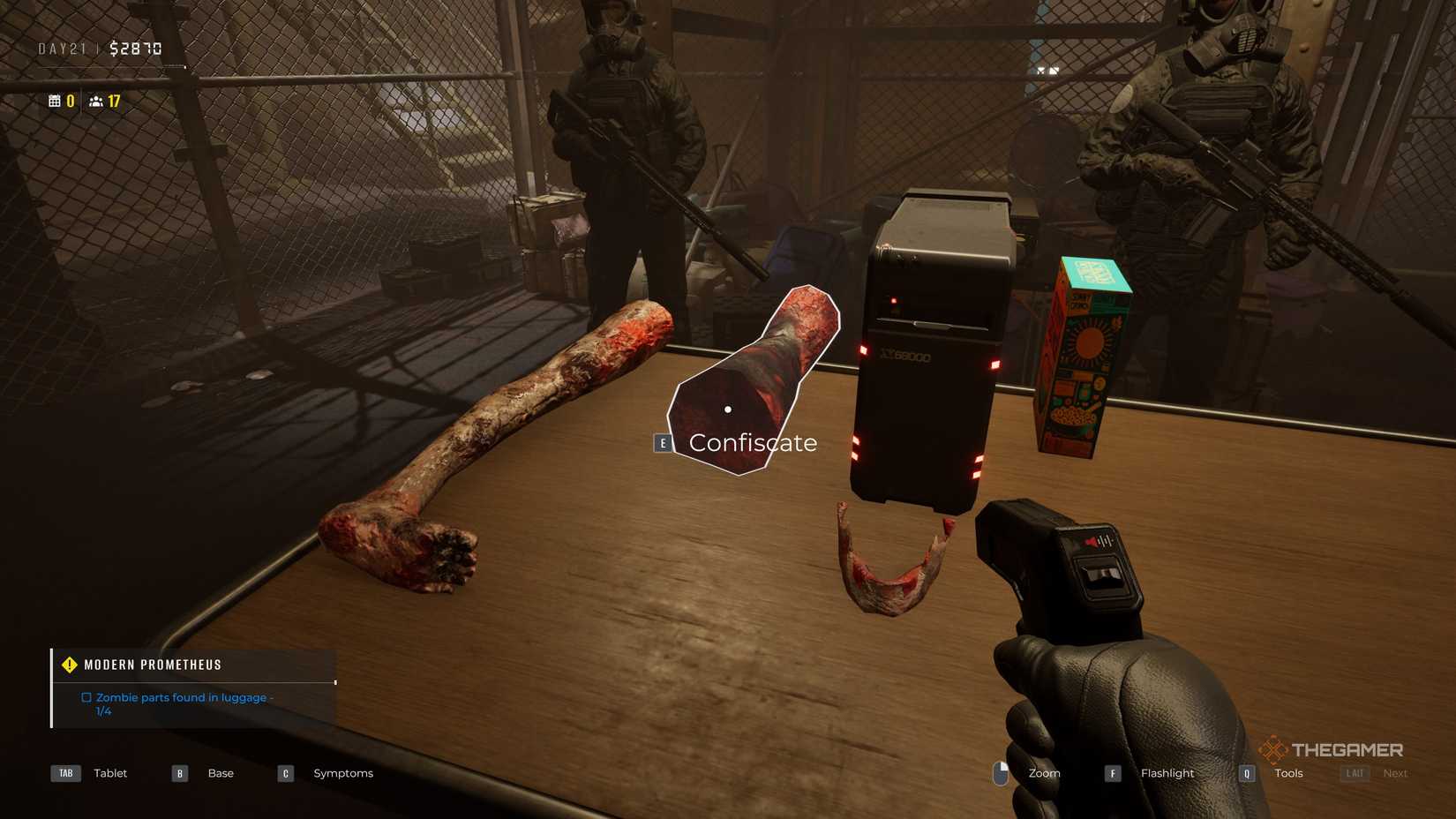Open the Tools selector
The image size is (1456, 819).
click(x=1287, y=772)
